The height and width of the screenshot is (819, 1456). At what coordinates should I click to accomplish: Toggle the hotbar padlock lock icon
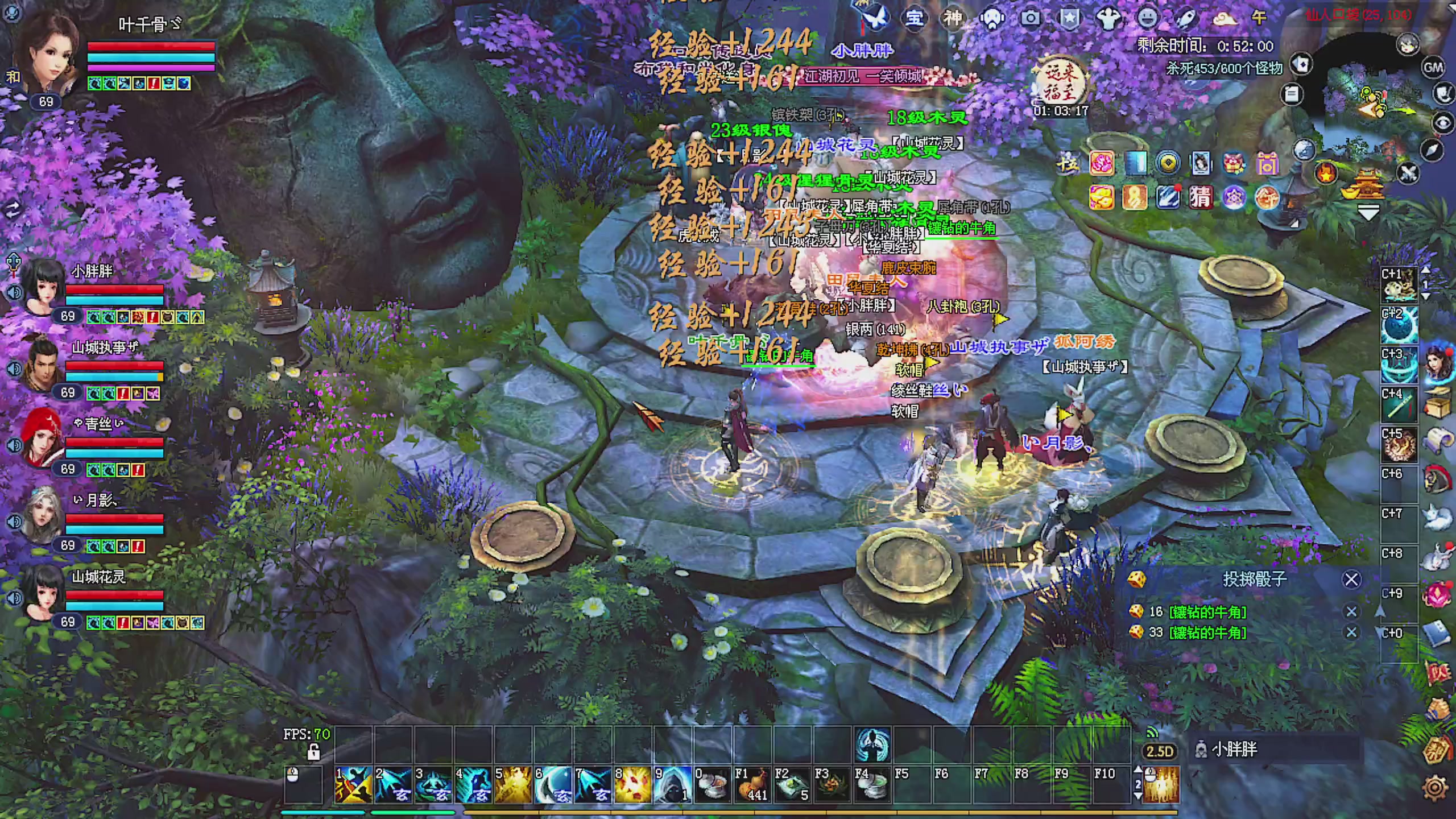point(313,752)
